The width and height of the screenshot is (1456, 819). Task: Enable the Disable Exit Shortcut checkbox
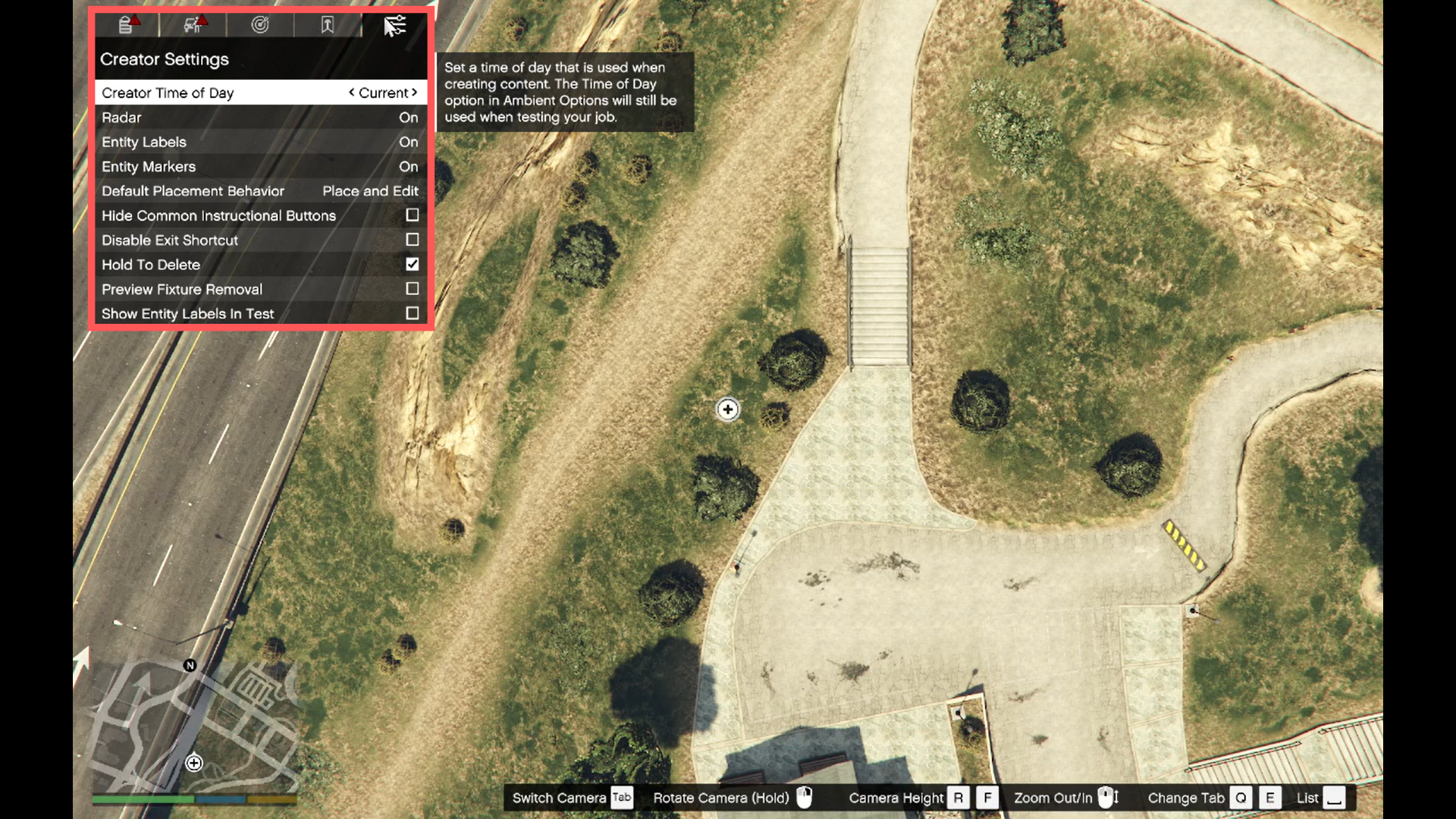point(412,240)
